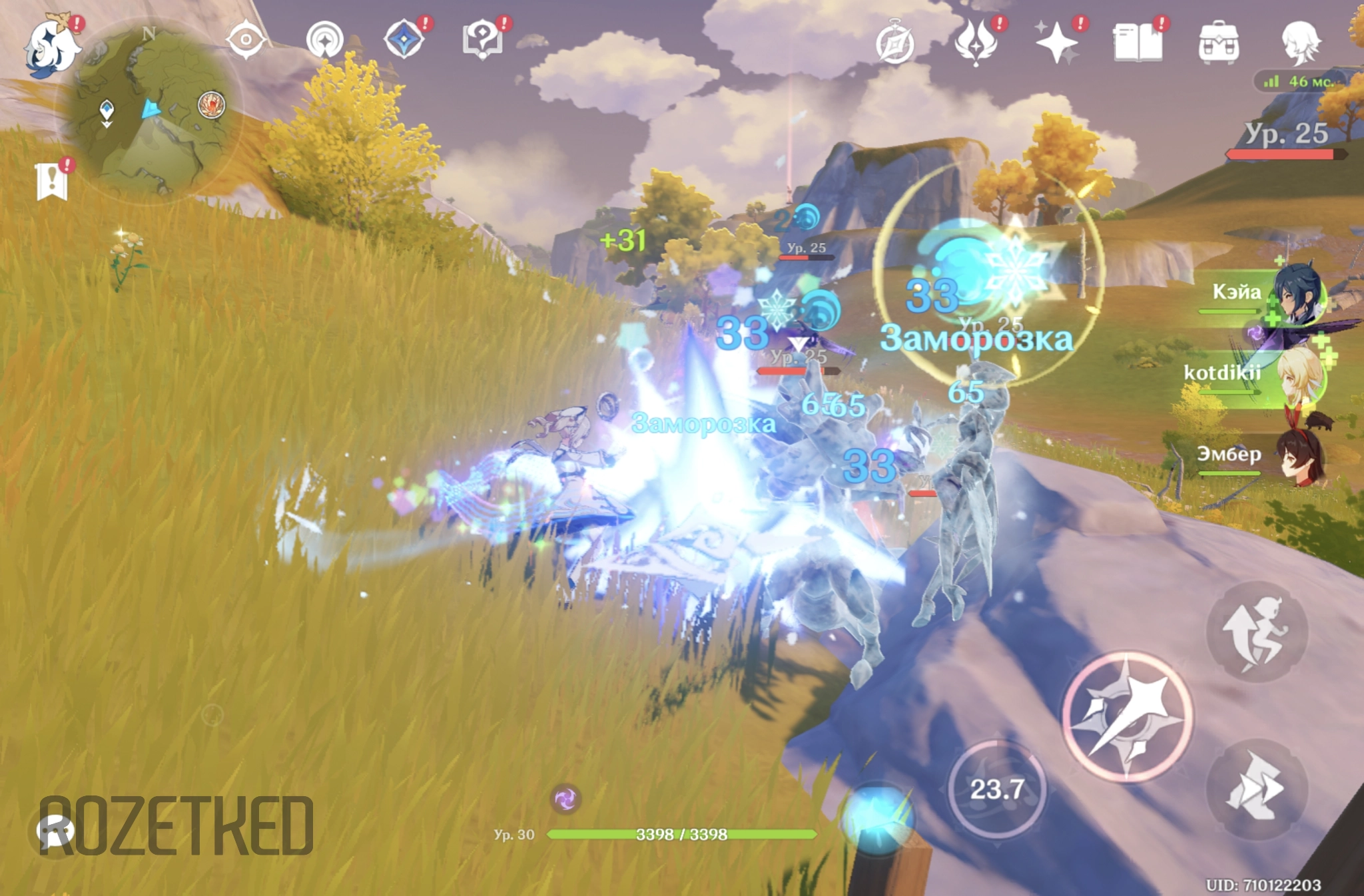Open the diamond-shaped event icon
Screen dimensions: 1364x896
[404, 40]
